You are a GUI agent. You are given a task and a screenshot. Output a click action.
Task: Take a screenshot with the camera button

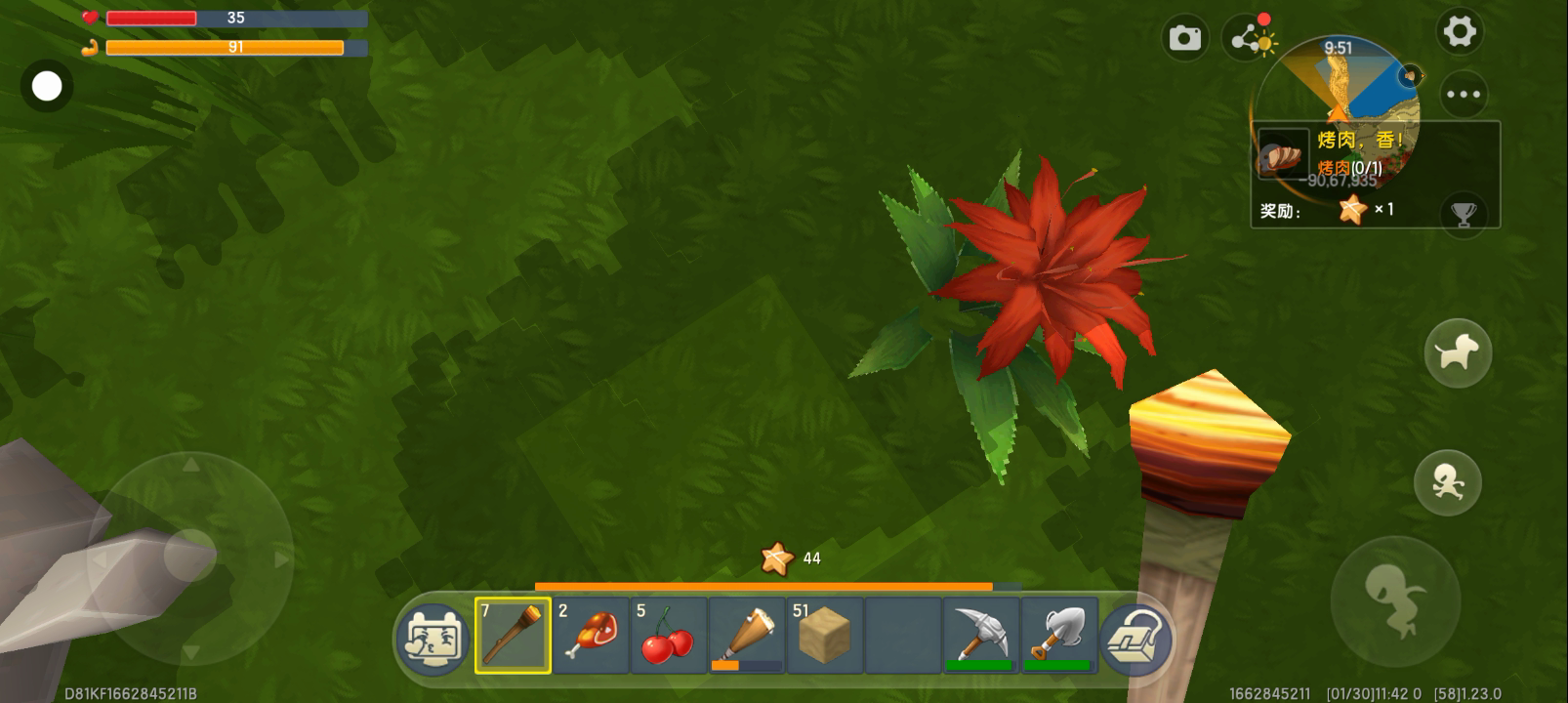pyautogui.click(x=1184, y=38)
